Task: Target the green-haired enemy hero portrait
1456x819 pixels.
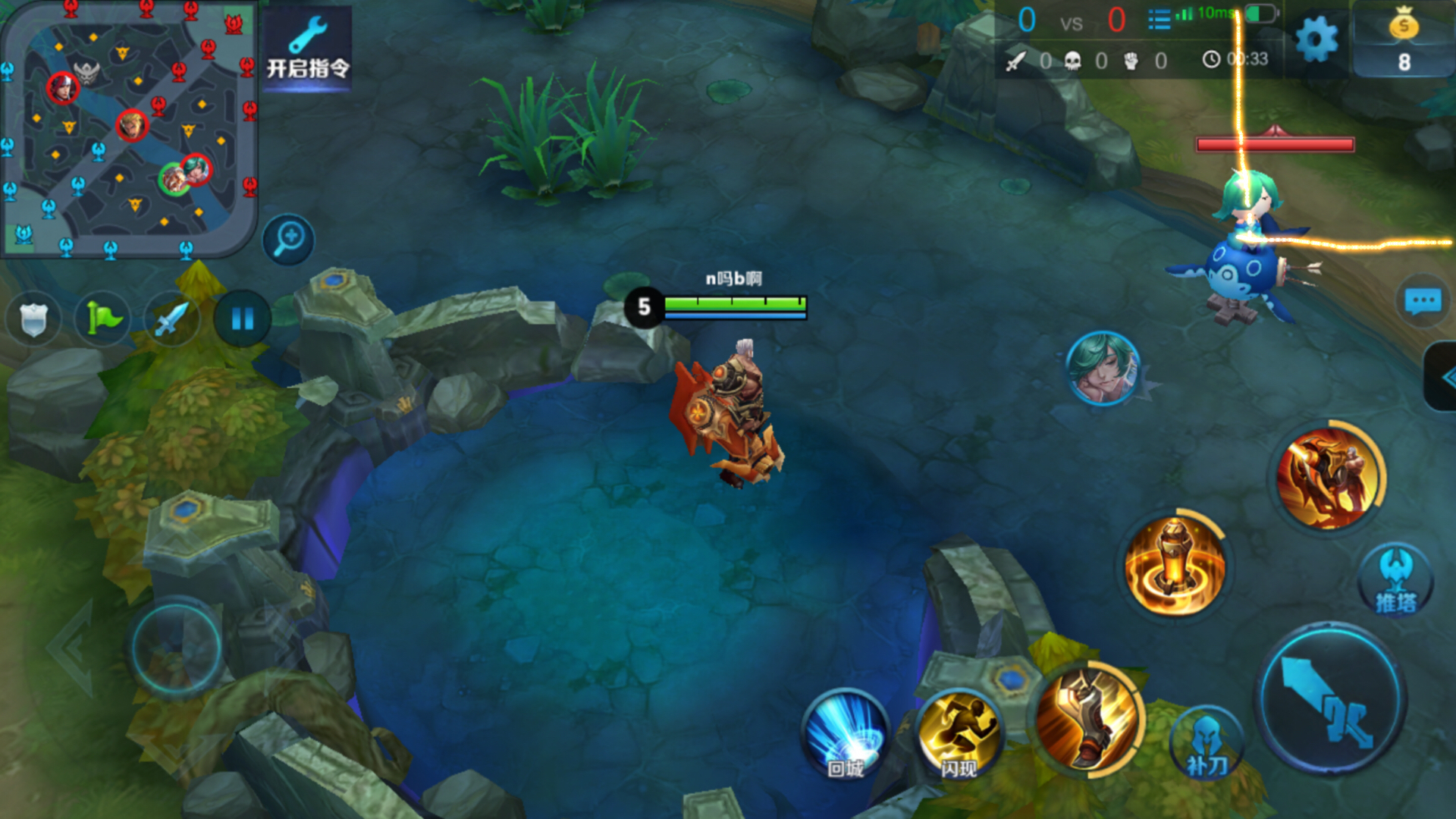Action: [1103, 369]
